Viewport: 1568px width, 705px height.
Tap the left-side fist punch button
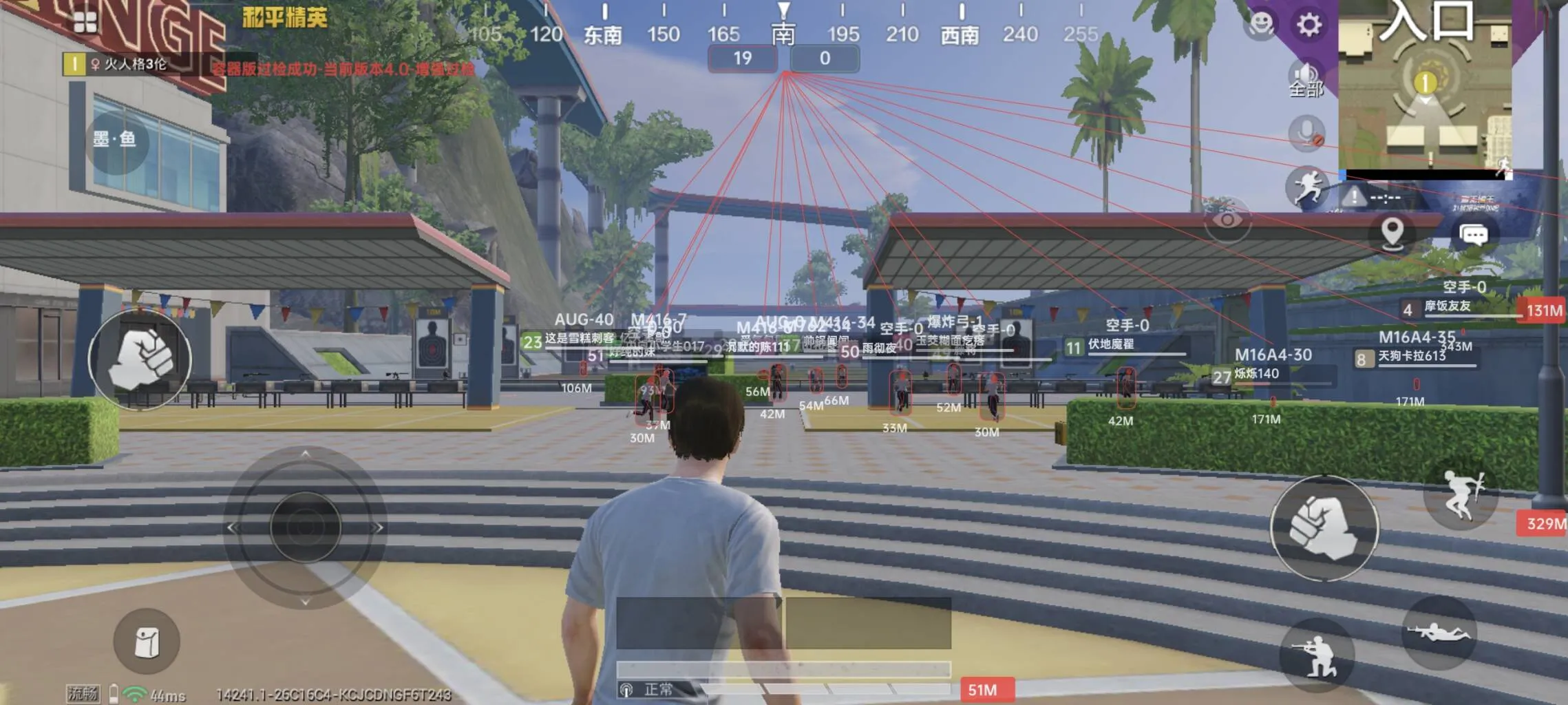coord(140,359)
